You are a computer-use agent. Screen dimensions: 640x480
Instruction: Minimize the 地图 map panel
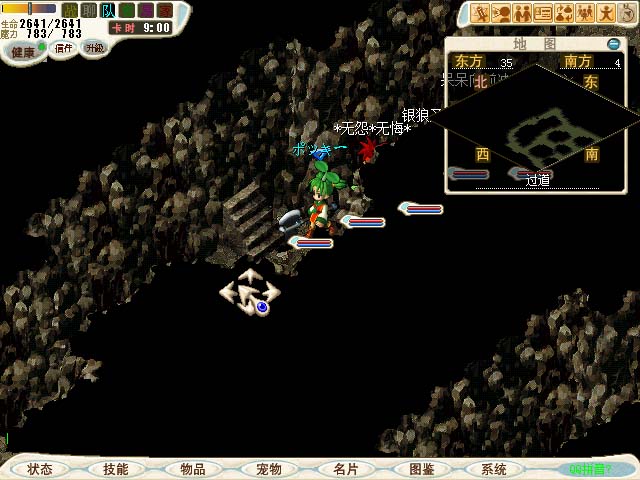613,44
